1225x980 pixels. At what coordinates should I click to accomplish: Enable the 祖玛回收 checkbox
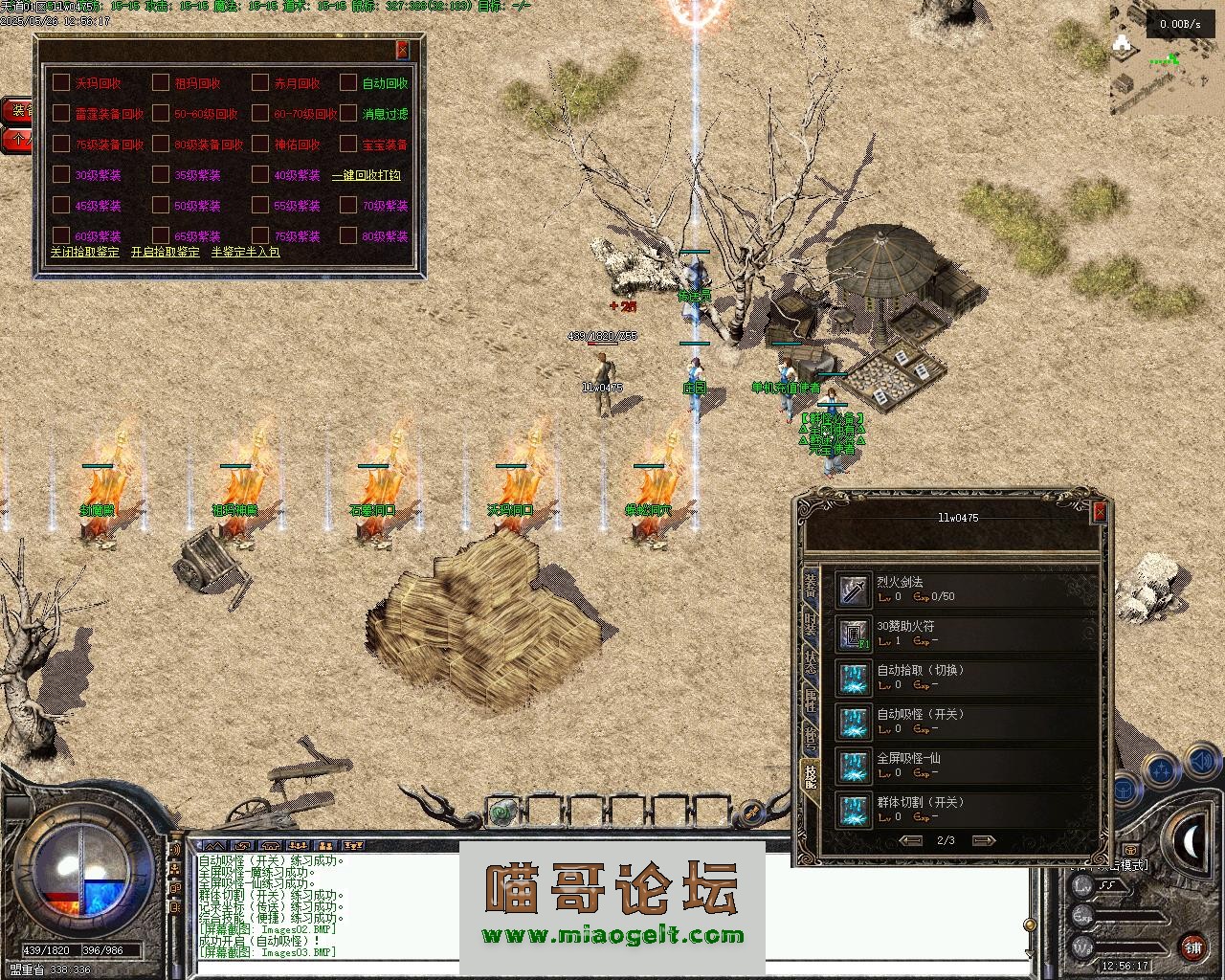tap(161, 83)
